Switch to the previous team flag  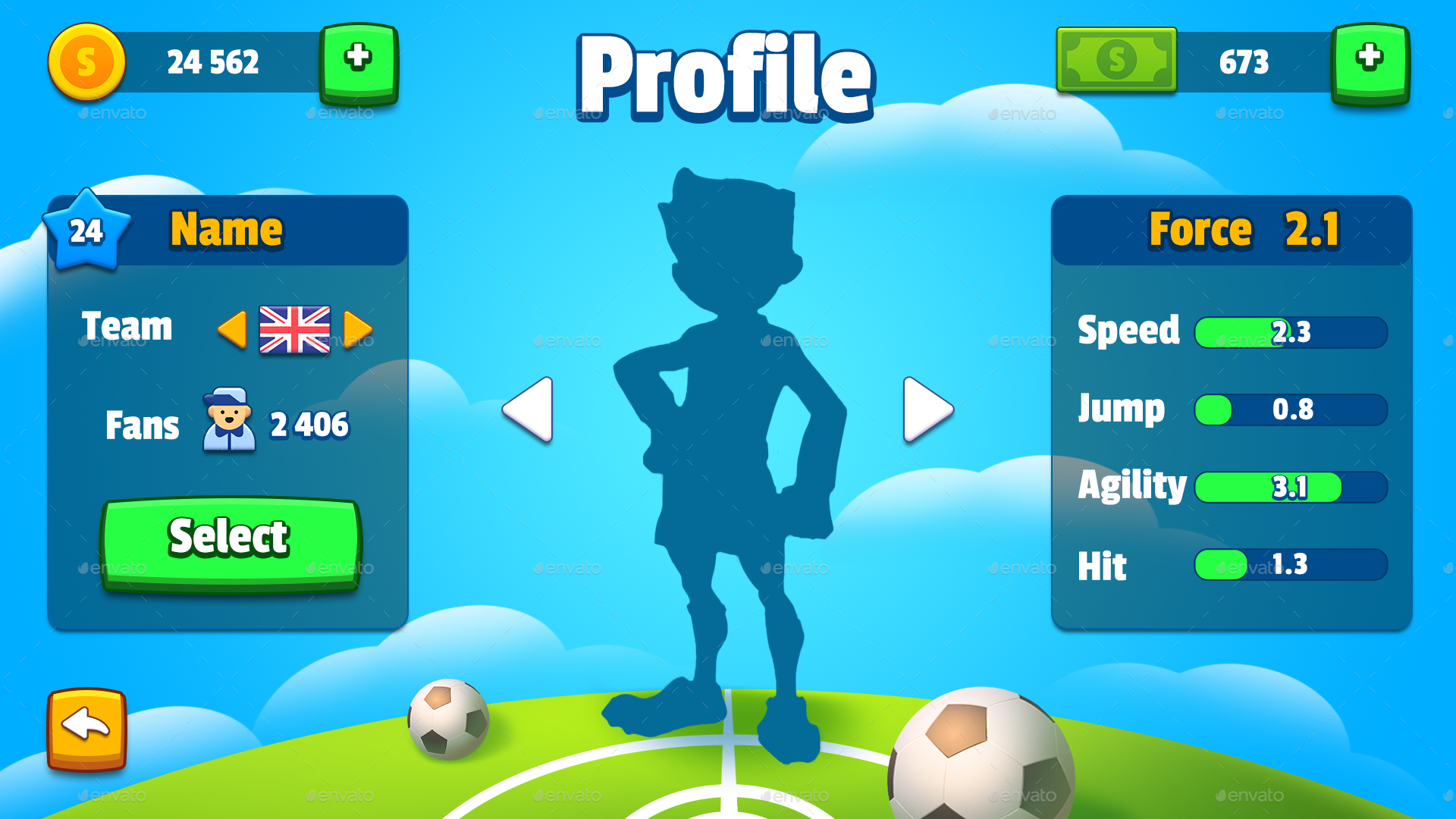232,329
